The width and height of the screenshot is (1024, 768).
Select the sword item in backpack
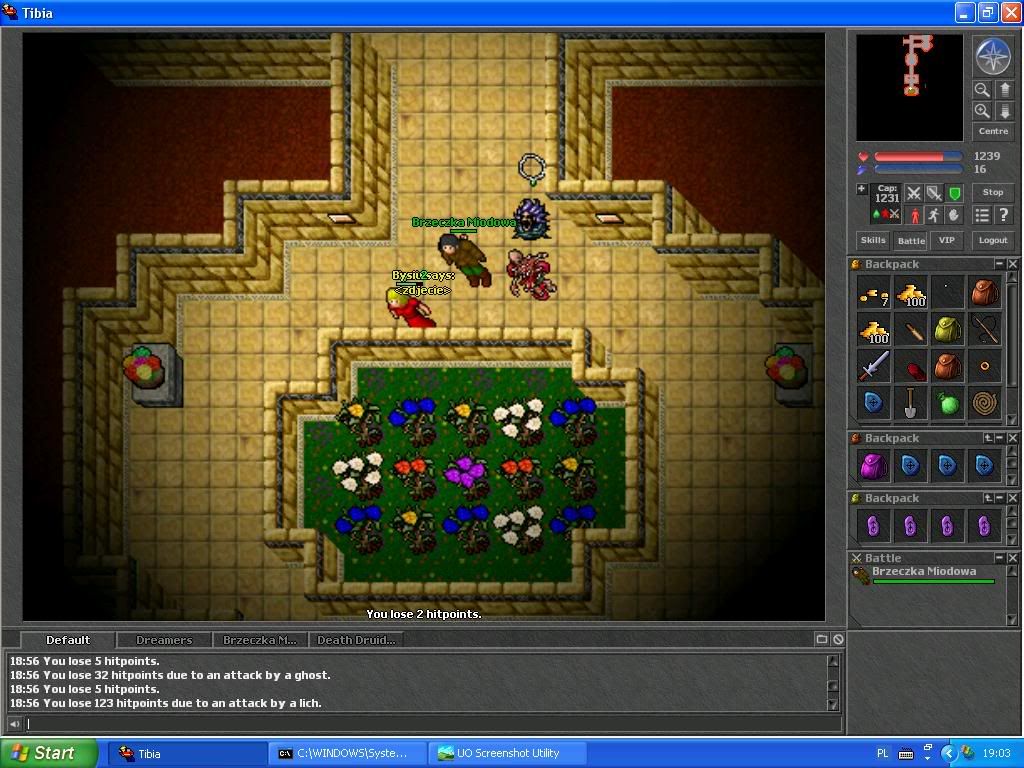point(873,366)
